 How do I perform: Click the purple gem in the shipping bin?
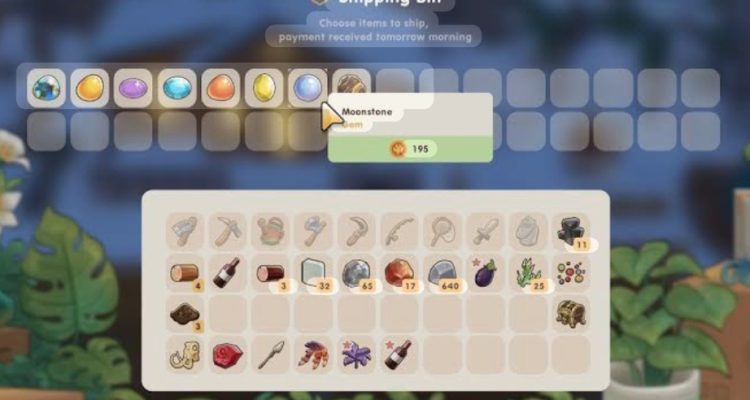pos(134,88)
